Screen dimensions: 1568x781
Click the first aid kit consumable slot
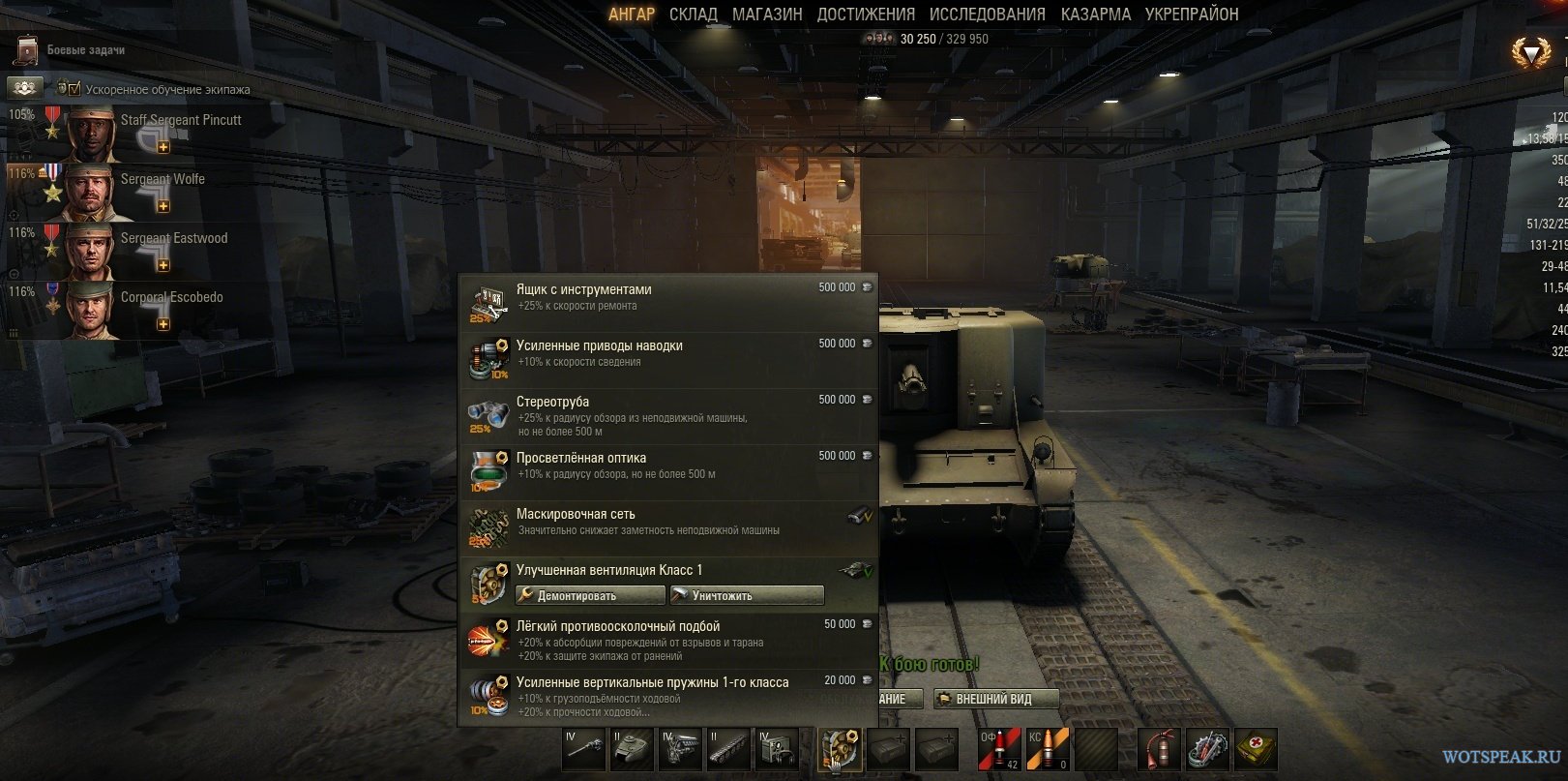pos(1256,748)
